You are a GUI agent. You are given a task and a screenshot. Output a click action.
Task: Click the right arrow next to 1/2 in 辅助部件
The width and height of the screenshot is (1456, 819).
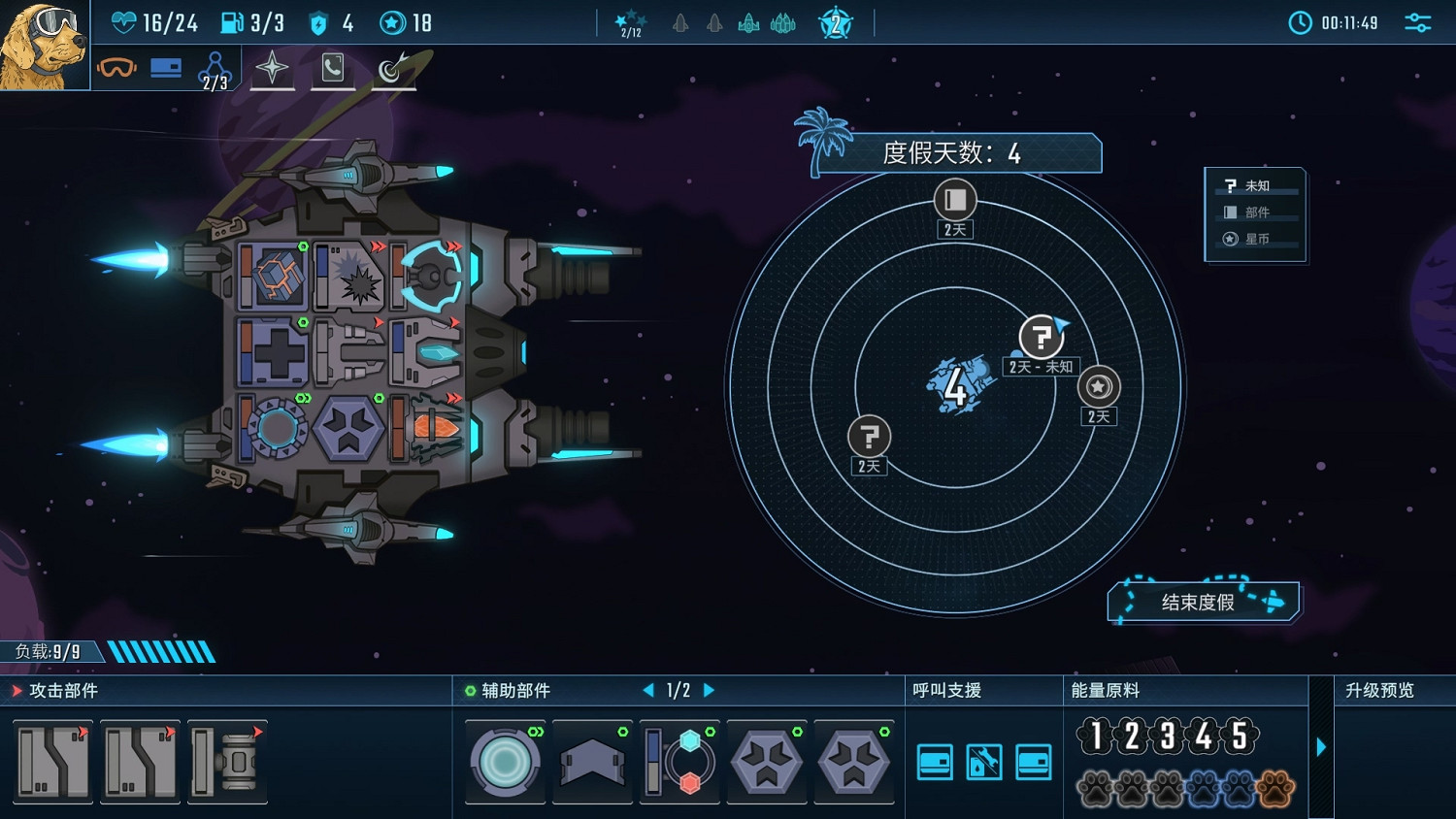click(709, 690)
